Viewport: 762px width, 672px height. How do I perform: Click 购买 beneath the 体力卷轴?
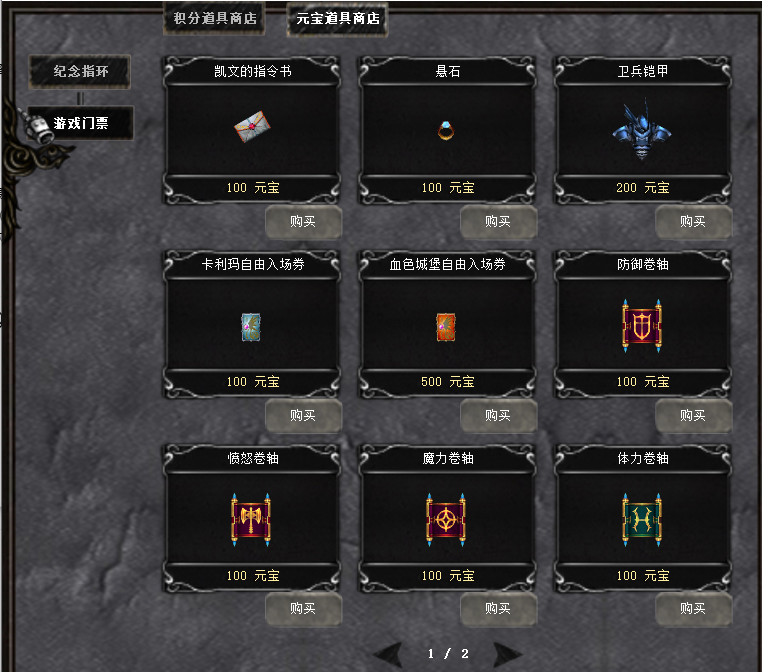point(693,608)
